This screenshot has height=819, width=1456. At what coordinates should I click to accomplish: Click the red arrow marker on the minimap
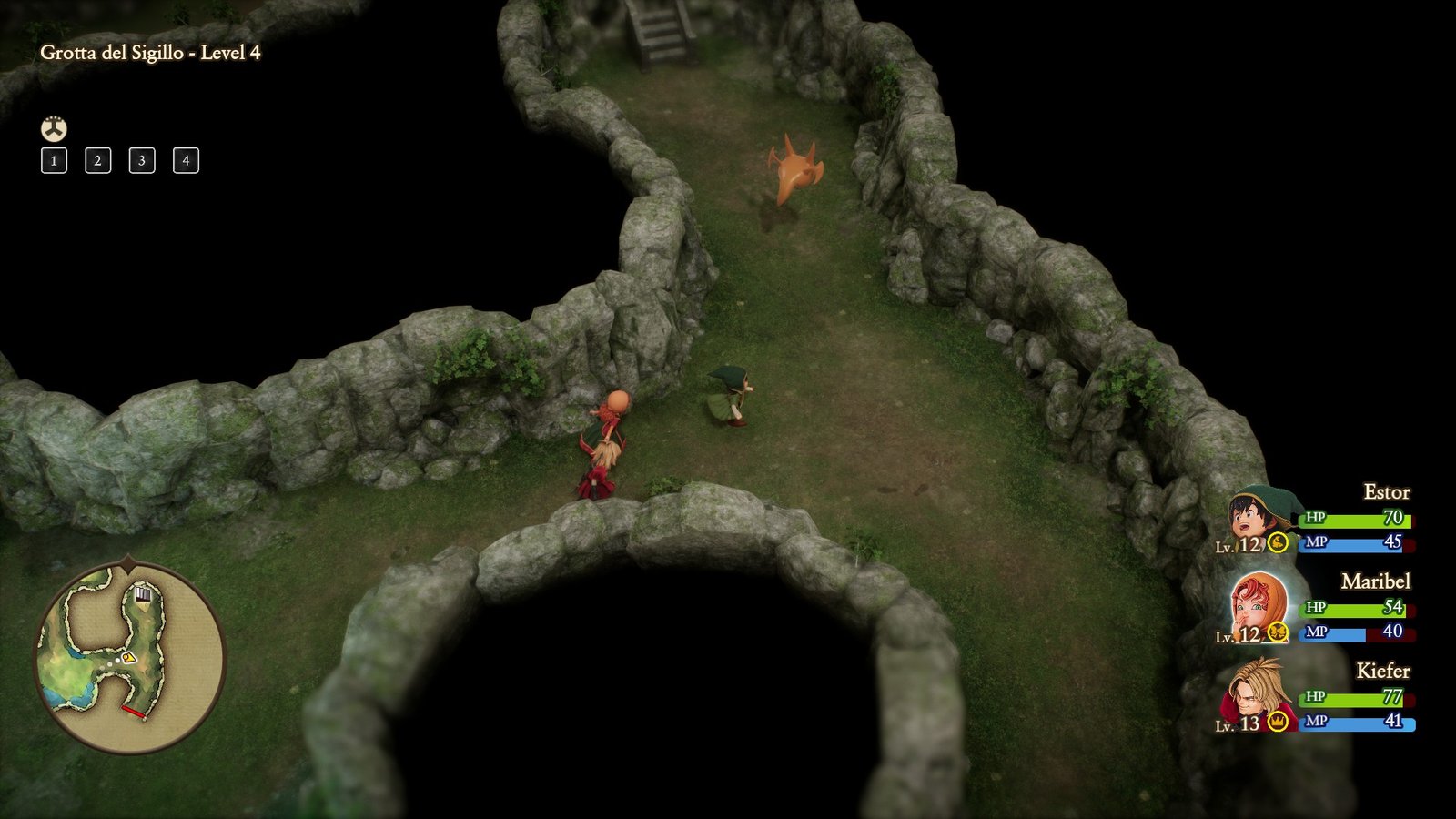tap(134, 712)
